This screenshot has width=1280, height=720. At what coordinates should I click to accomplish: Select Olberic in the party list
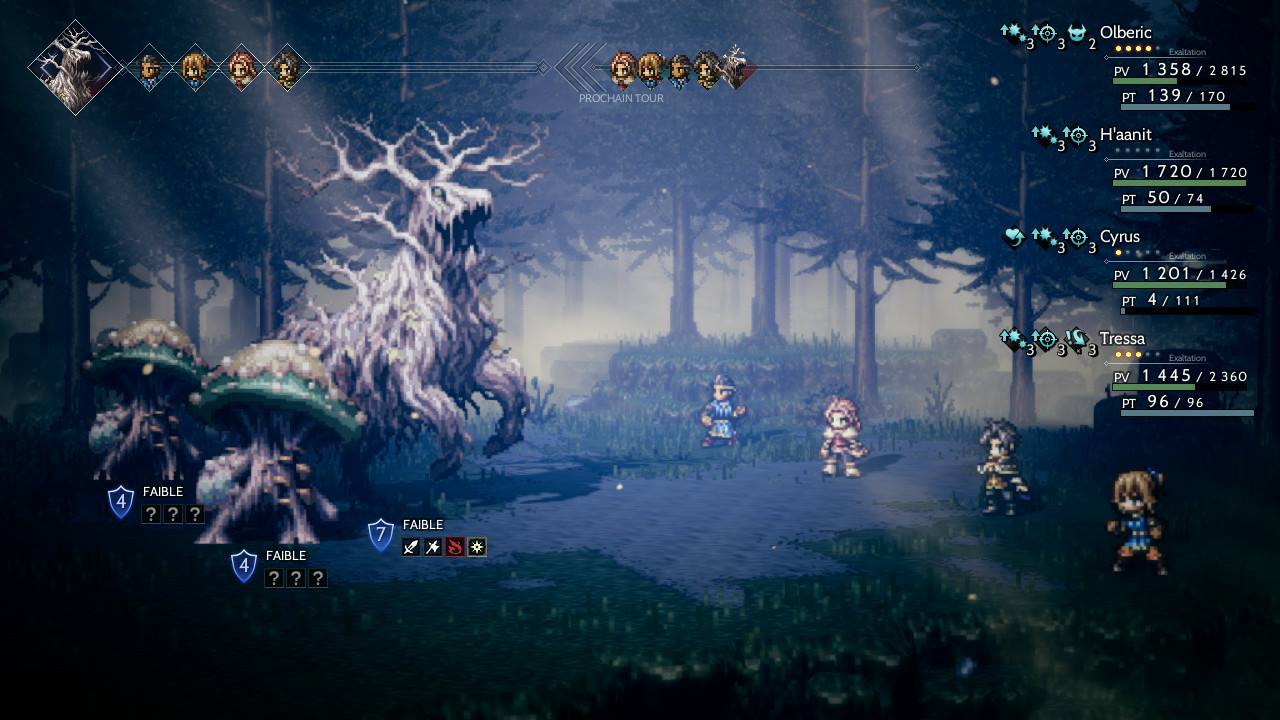click(x=1125, y=33)
